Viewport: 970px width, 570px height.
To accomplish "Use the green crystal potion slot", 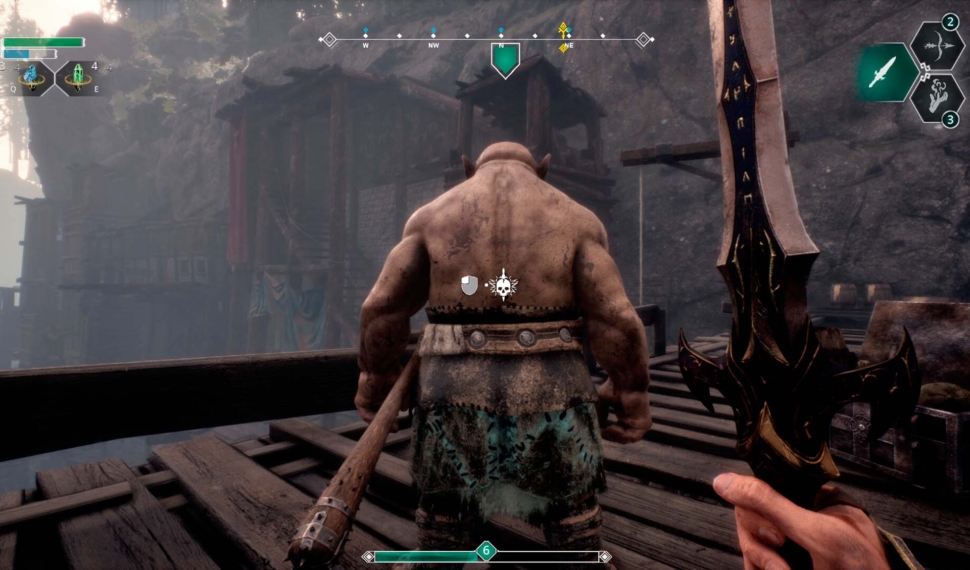I will coord(77,77).
